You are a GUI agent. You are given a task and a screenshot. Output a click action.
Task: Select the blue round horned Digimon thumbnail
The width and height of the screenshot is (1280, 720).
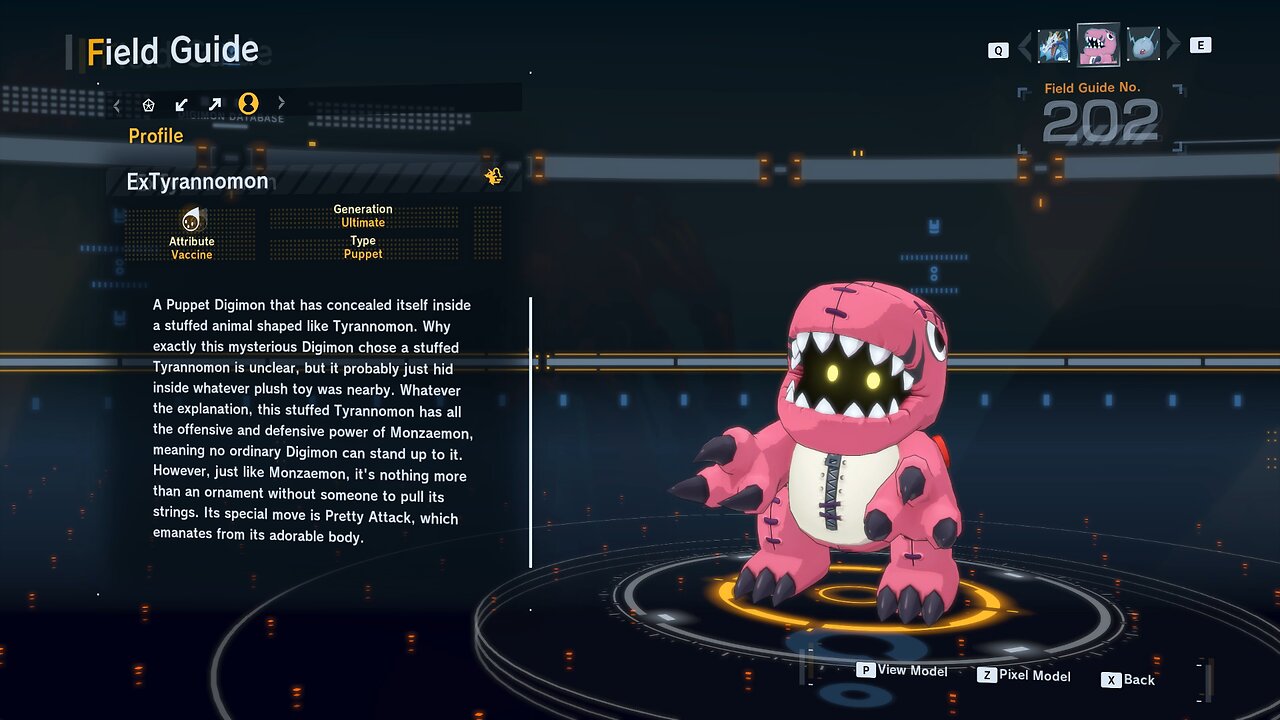(1143, 45)
